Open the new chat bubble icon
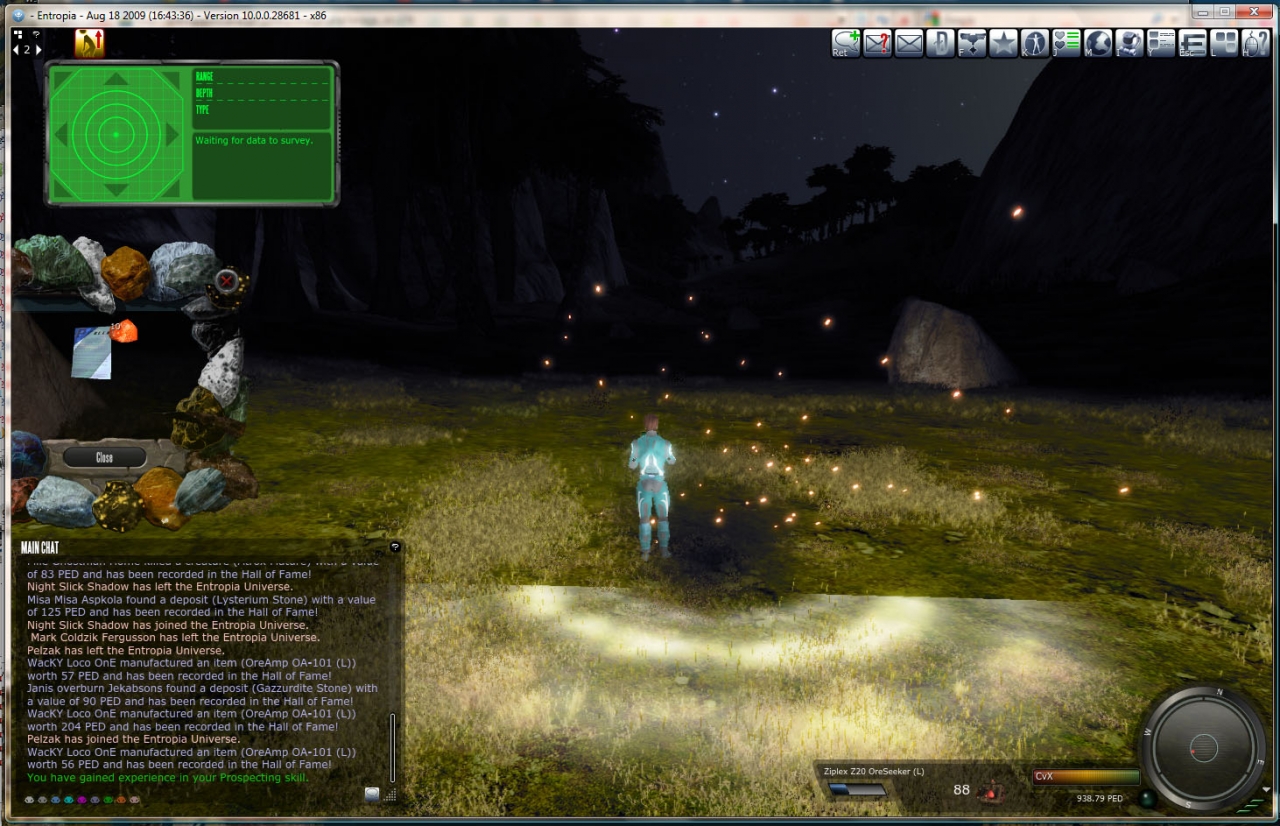This screenshot has height=826, width=1280. coord(846,43)
